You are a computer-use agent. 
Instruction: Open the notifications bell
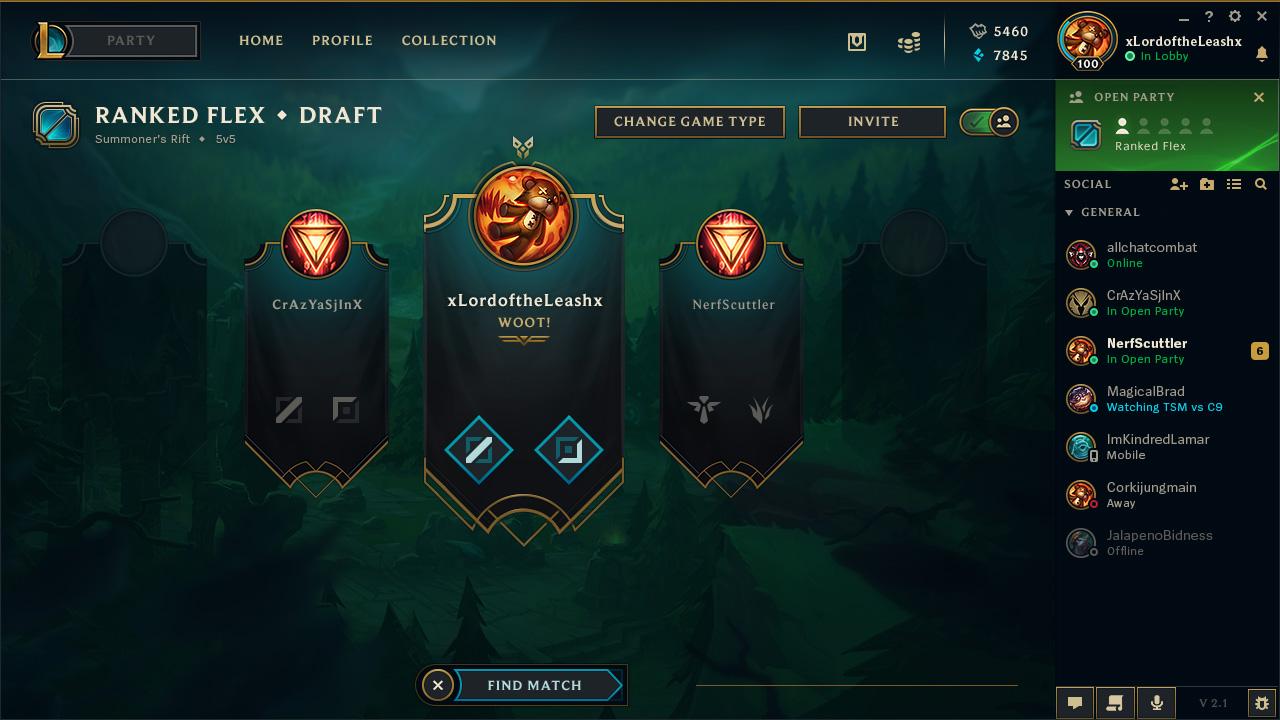[x=1262, y=55]
